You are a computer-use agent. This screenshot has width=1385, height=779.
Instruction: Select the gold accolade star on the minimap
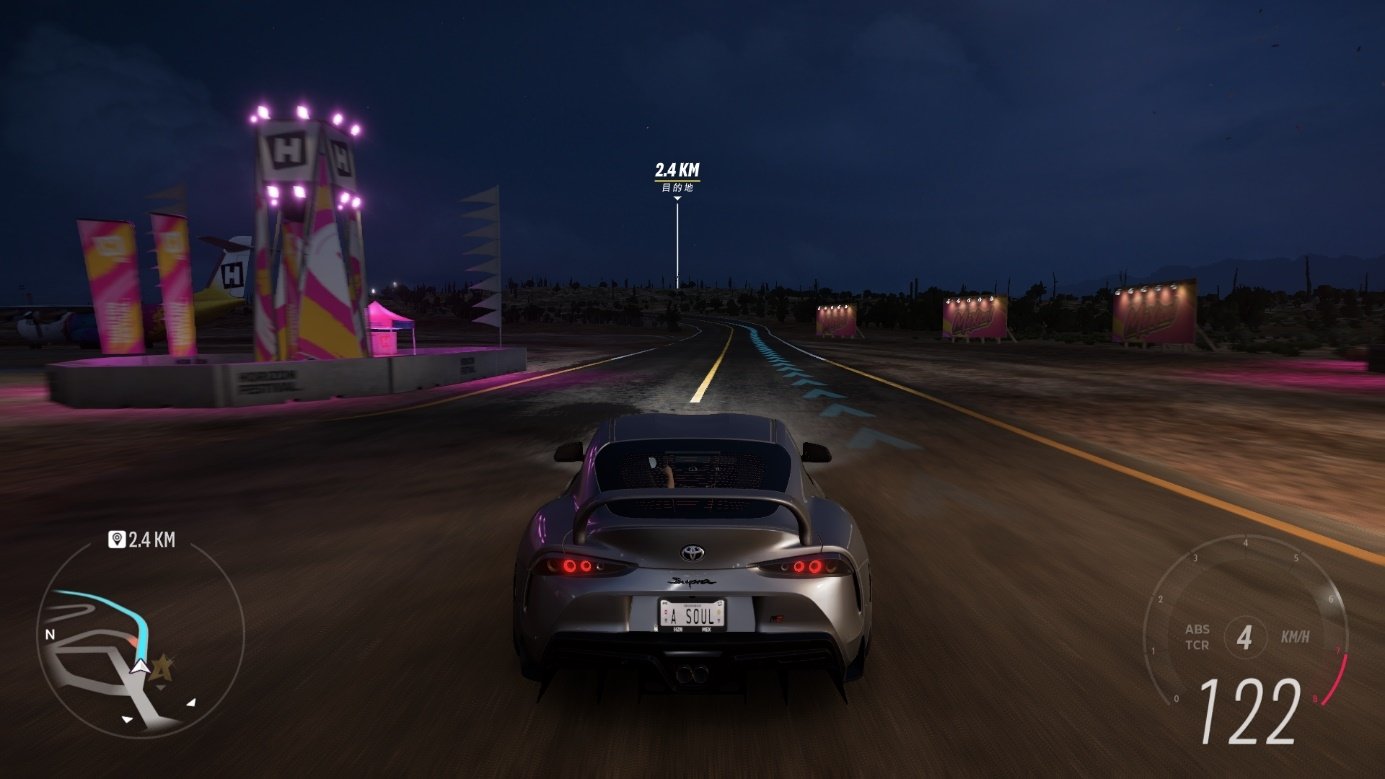point(162,669)
